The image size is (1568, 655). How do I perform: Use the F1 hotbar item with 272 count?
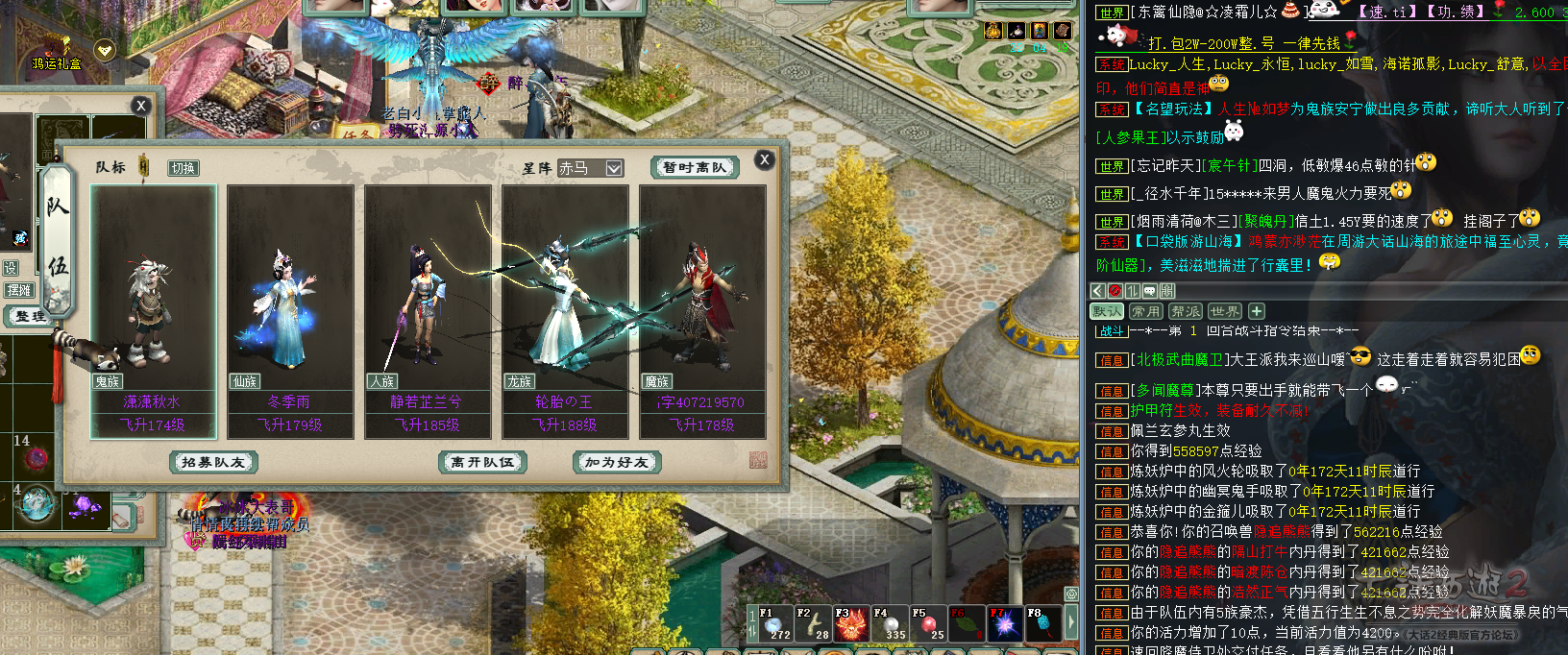(x=774, y=624)
